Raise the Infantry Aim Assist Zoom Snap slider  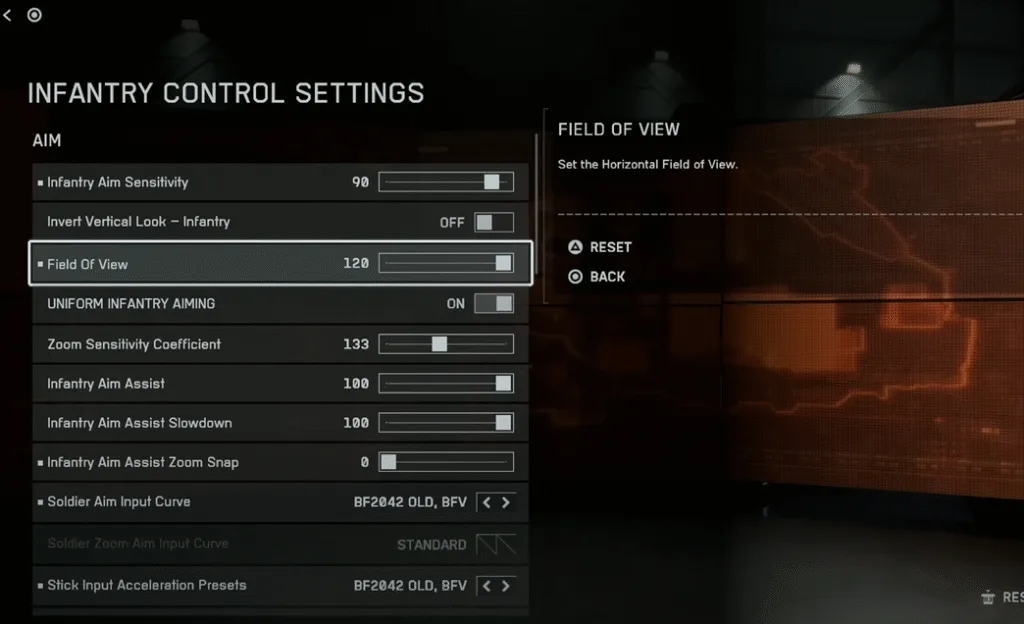[x=446, y=462]
